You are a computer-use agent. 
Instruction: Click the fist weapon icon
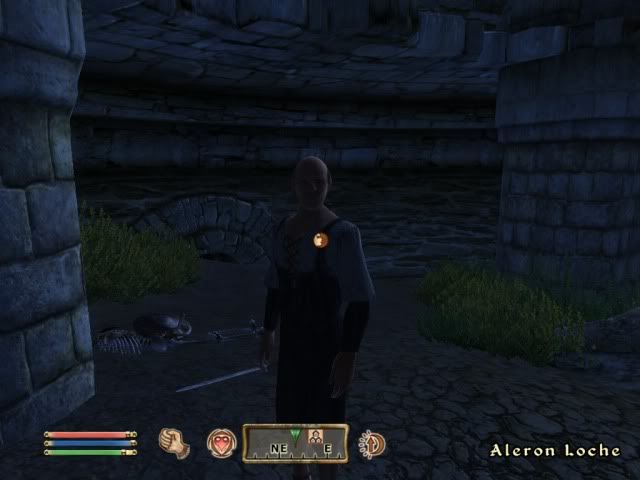(x=175, y=442)
